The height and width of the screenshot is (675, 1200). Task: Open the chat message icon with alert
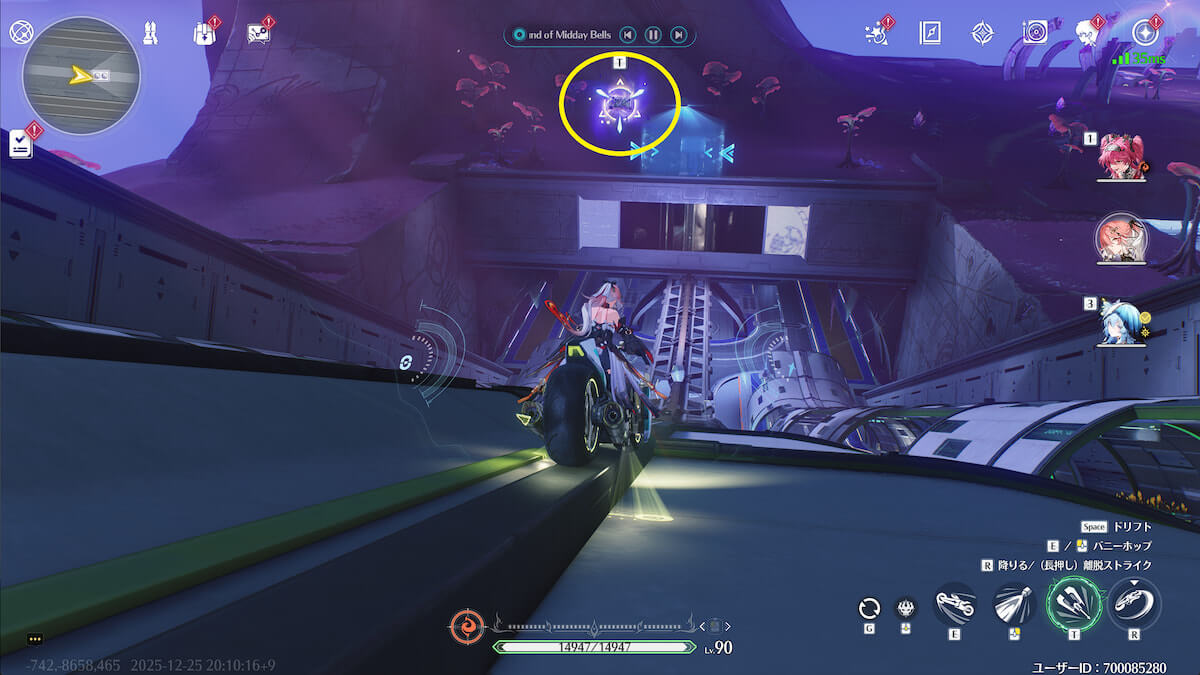(x=258, y=33)
